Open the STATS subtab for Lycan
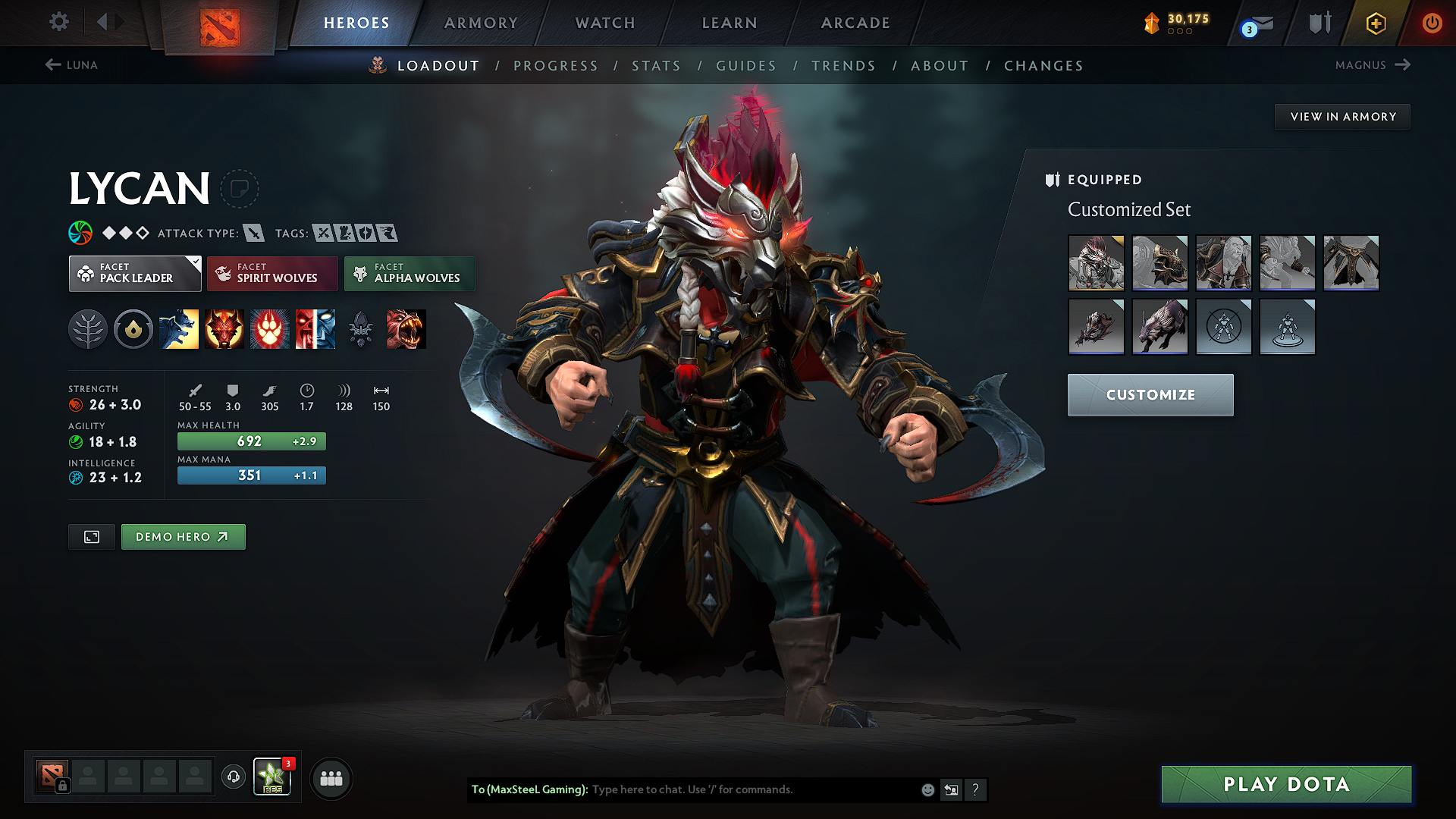 [x=656, y=65]
